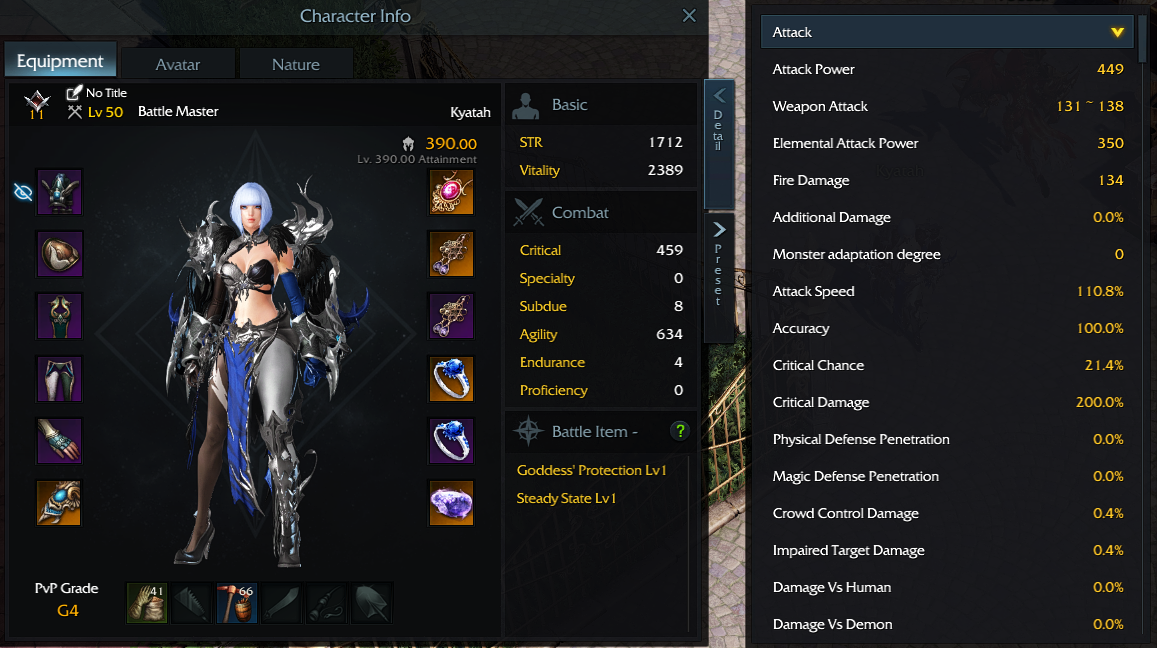Image resolution: width=1157 pixels, height=648 pixels.
Task: Select the gathering gloves life skill showing 41
Action: [x=147, y=603]
